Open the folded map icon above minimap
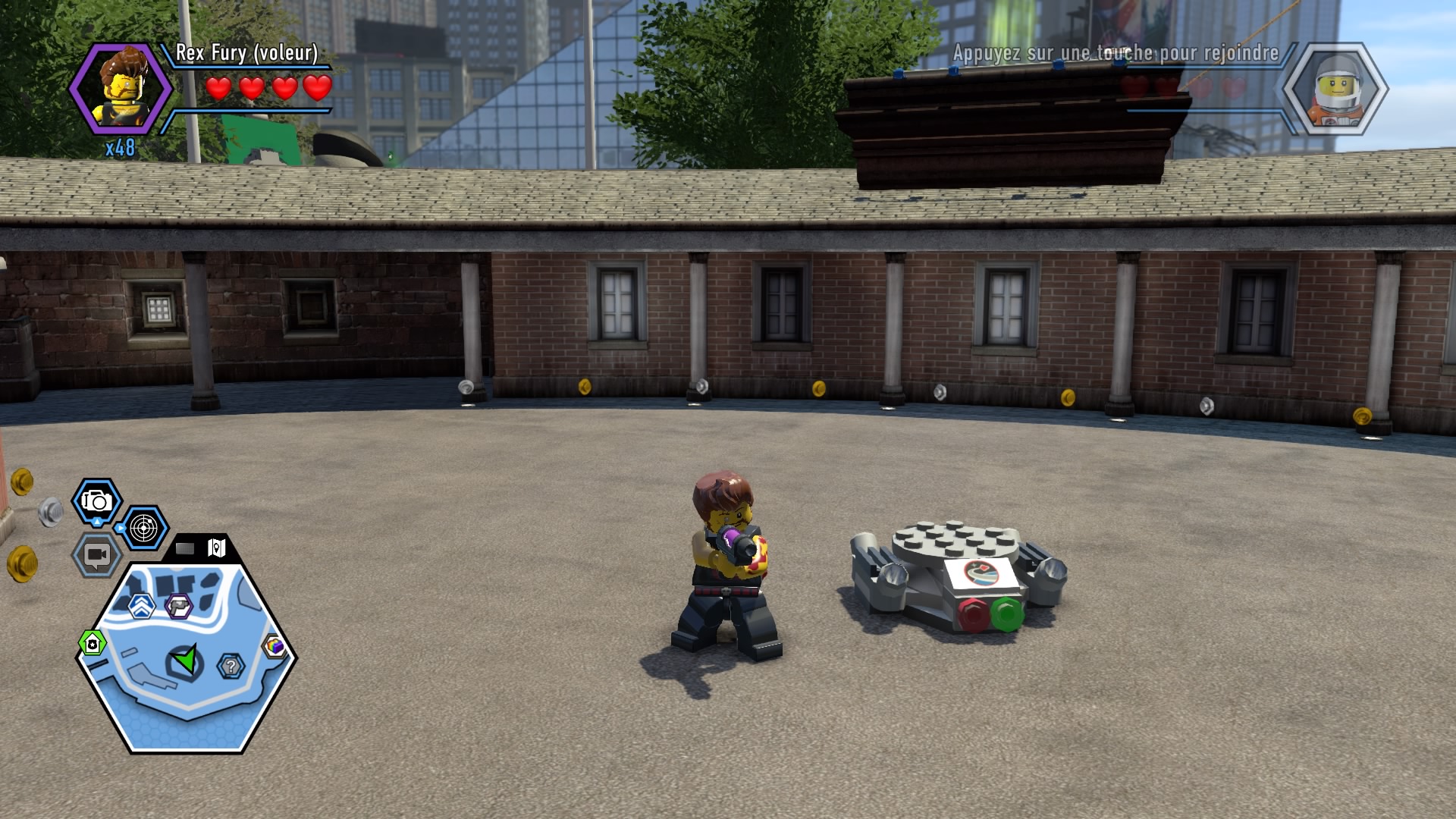 pos(217,548)
